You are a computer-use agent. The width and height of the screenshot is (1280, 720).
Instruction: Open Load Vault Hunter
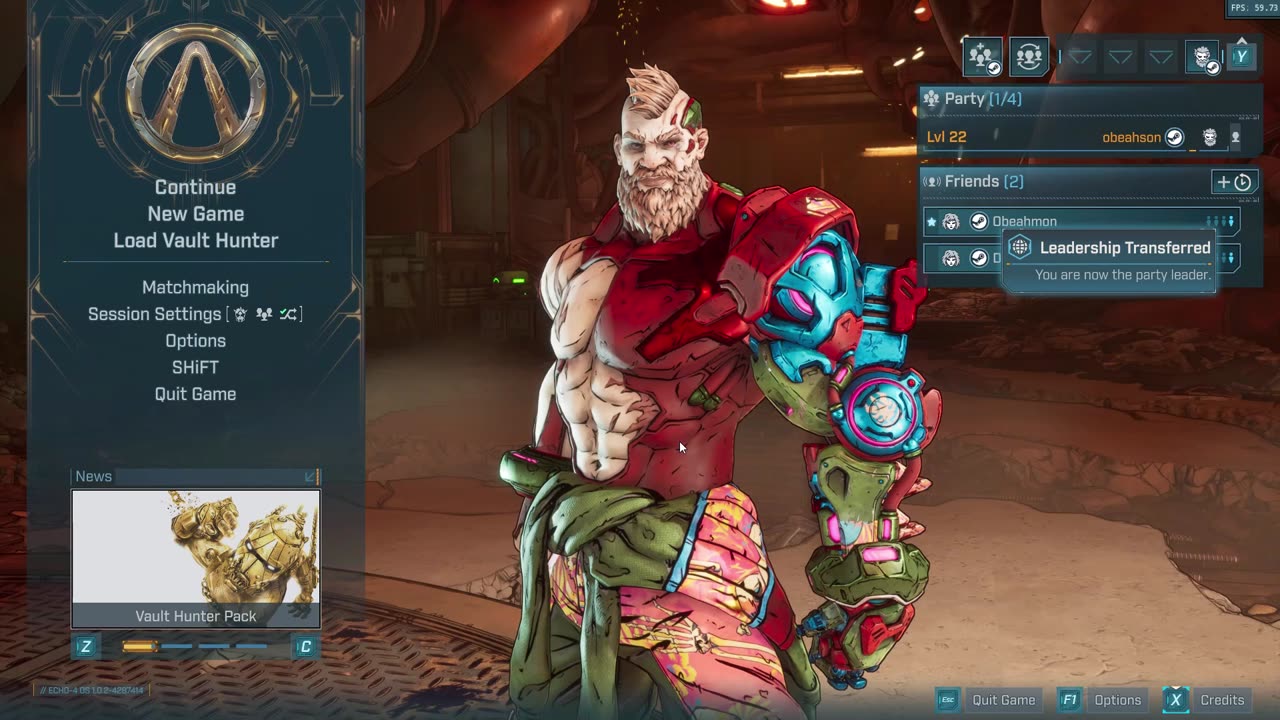195,240
